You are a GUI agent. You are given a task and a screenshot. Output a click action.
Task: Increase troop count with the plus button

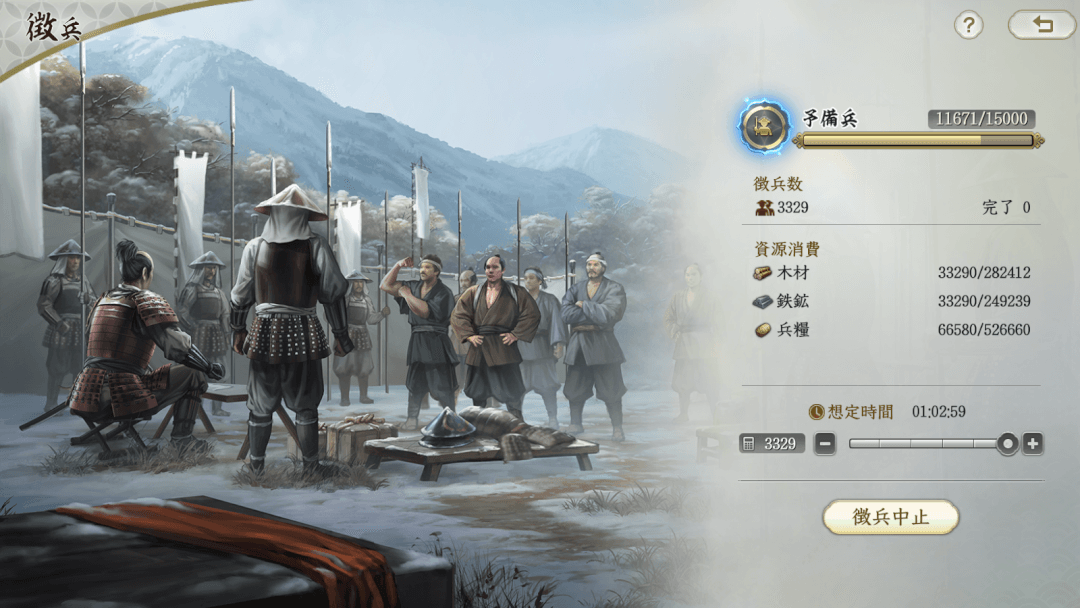click(x=1033, y=444)
